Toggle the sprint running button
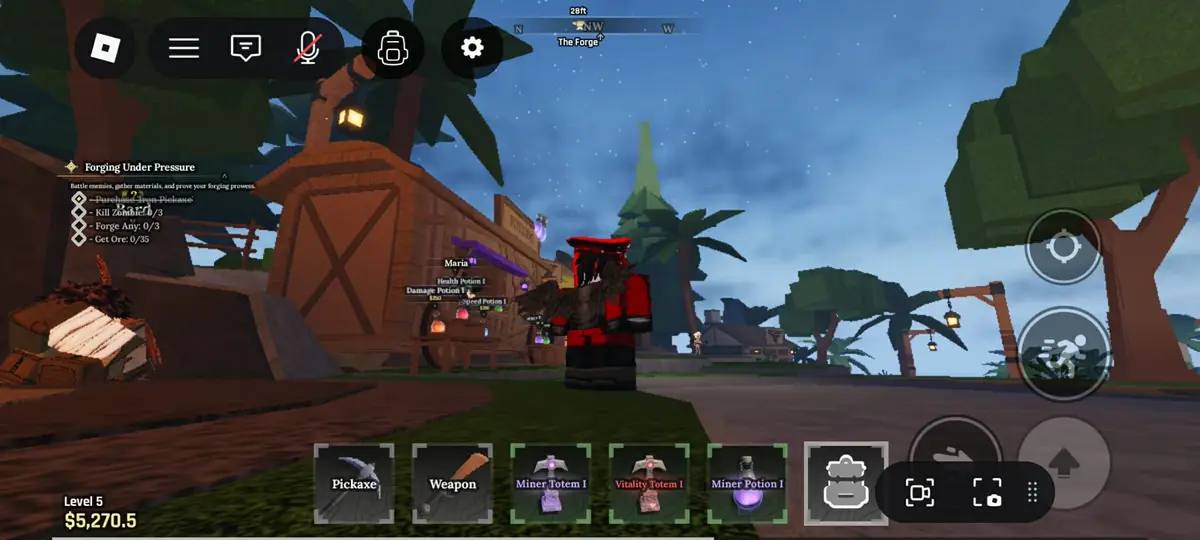This screenshot has height=540, width=1200. [1063, 355]
